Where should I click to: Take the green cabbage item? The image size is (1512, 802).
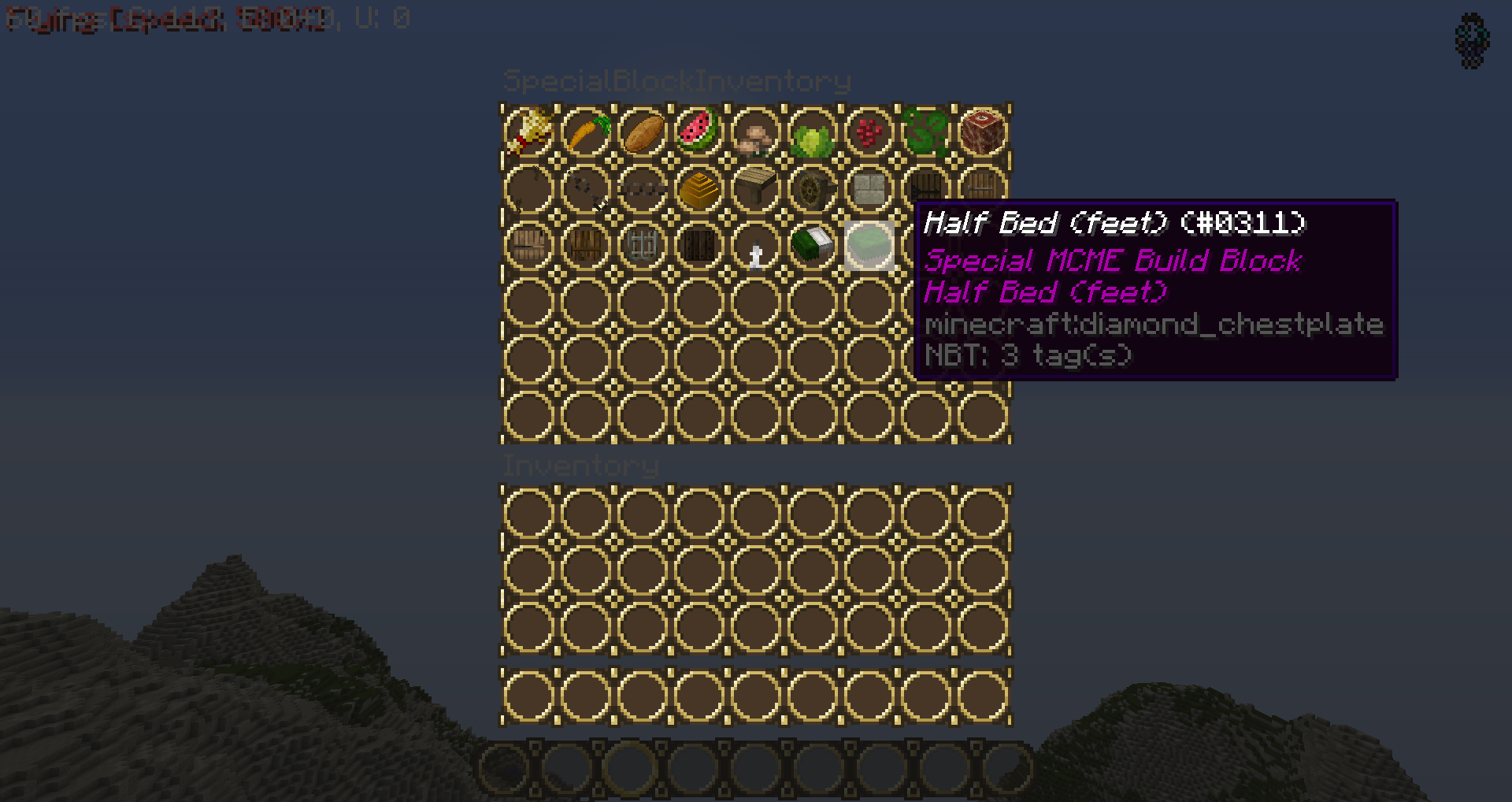(x=813, y=132)
